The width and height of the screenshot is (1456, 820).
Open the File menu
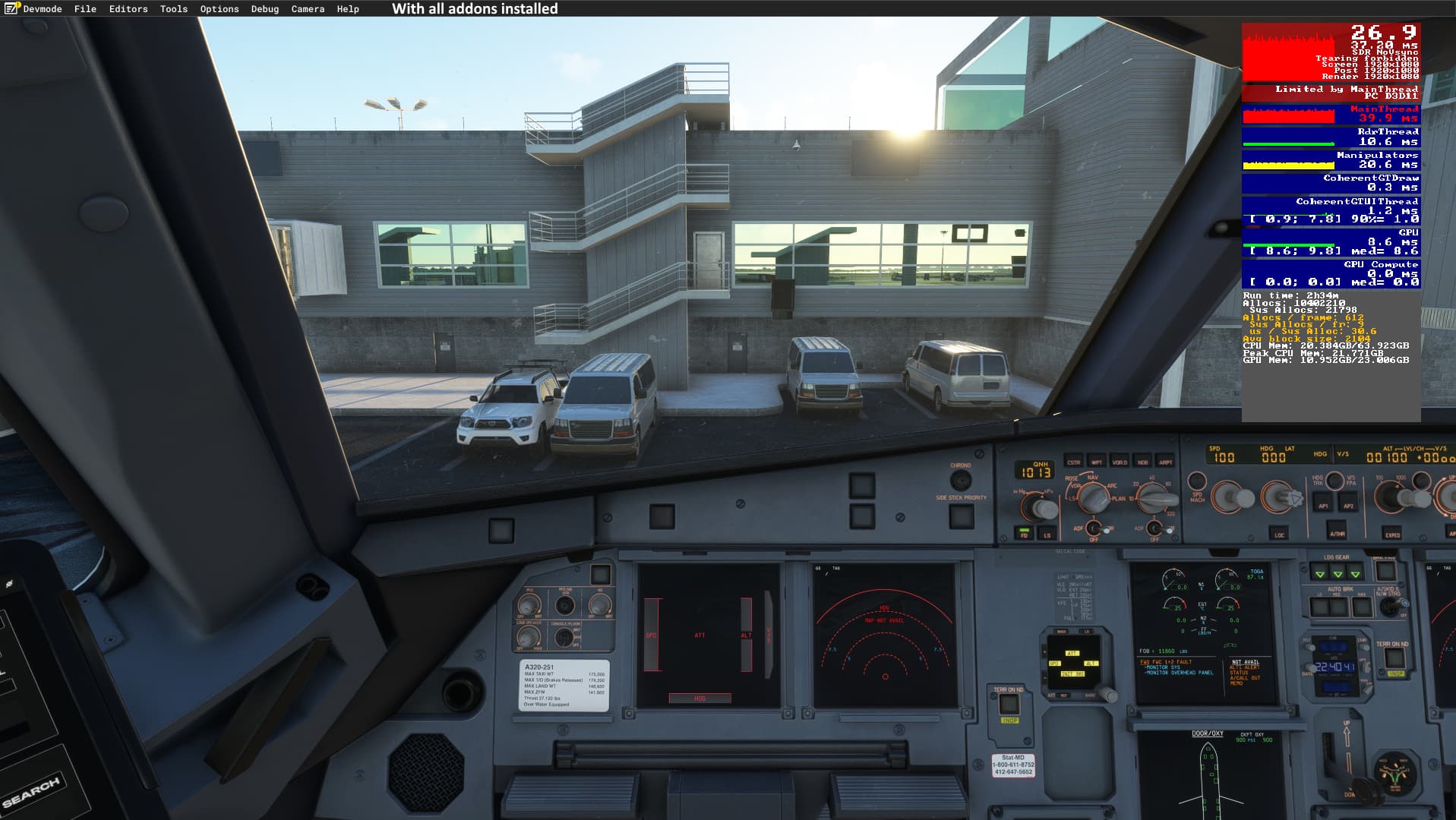pyautogui.click(x=85, y=9)
